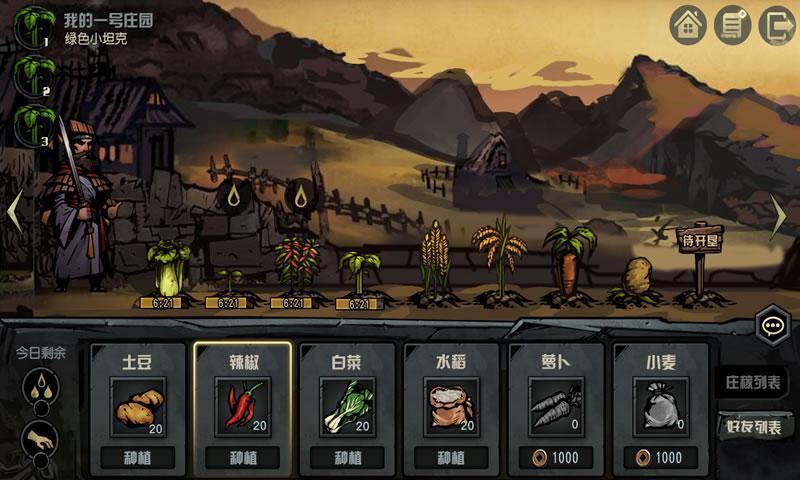
Task: Open the notes log icon
Action: 734,25
